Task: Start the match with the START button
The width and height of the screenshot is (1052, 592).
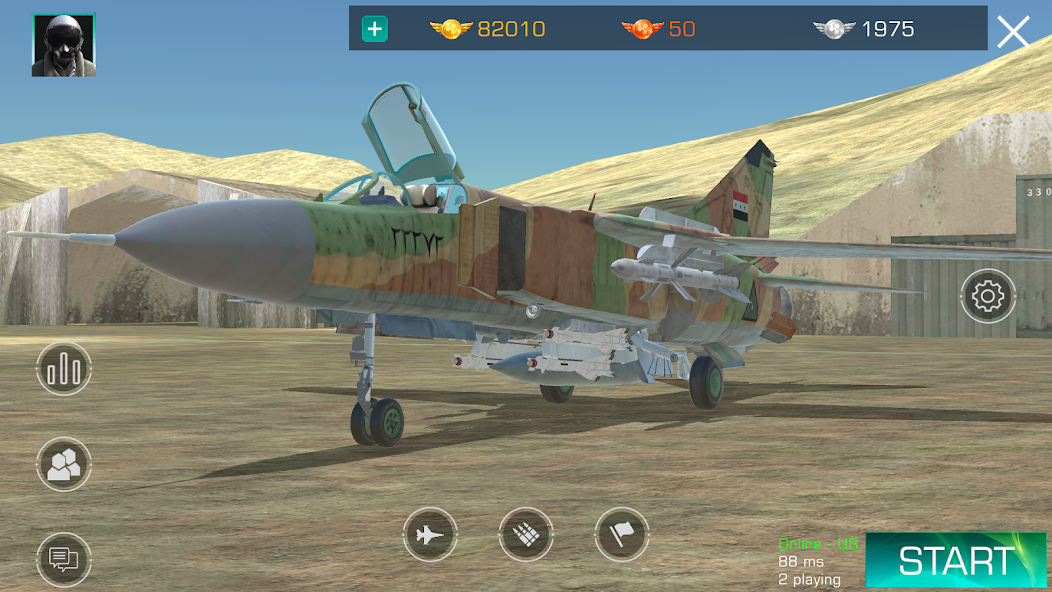Action: [x=955, y=560]
